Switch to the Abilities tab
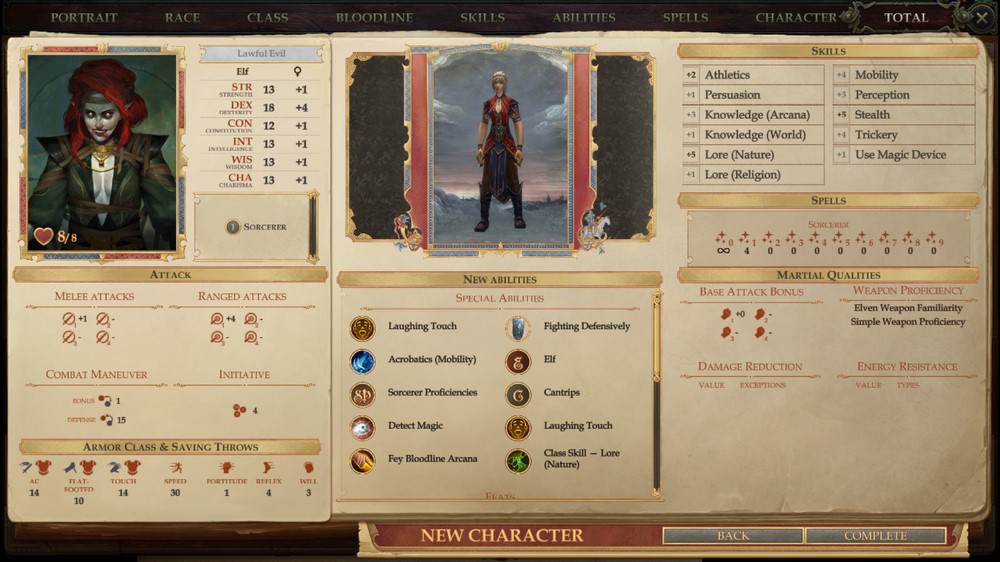1000x562 pixels. (x=584, y=17)
